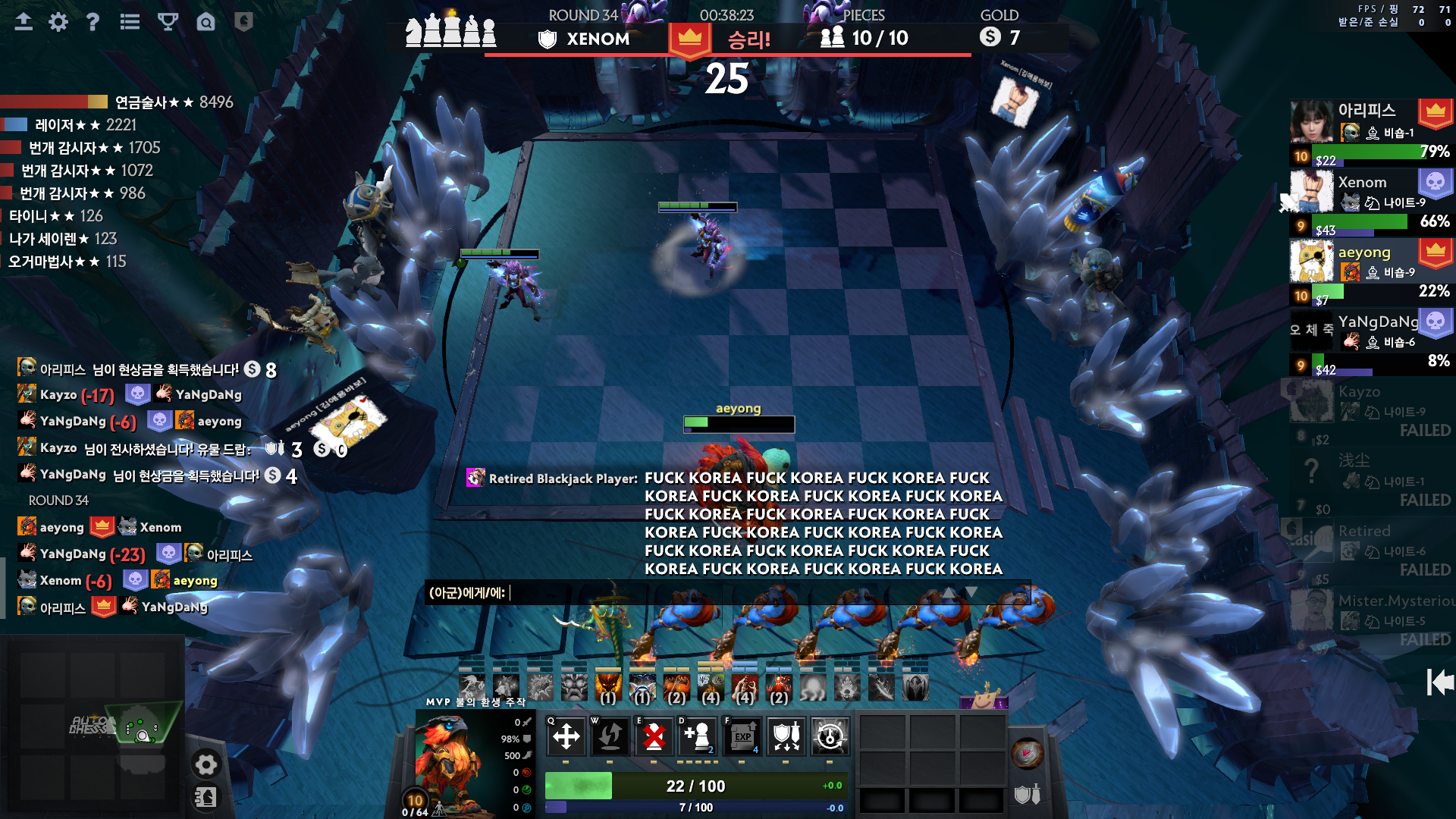Viewport: 1456px width, 819px height.
Task: Show the list menu icon
Action: pos(130,22)
